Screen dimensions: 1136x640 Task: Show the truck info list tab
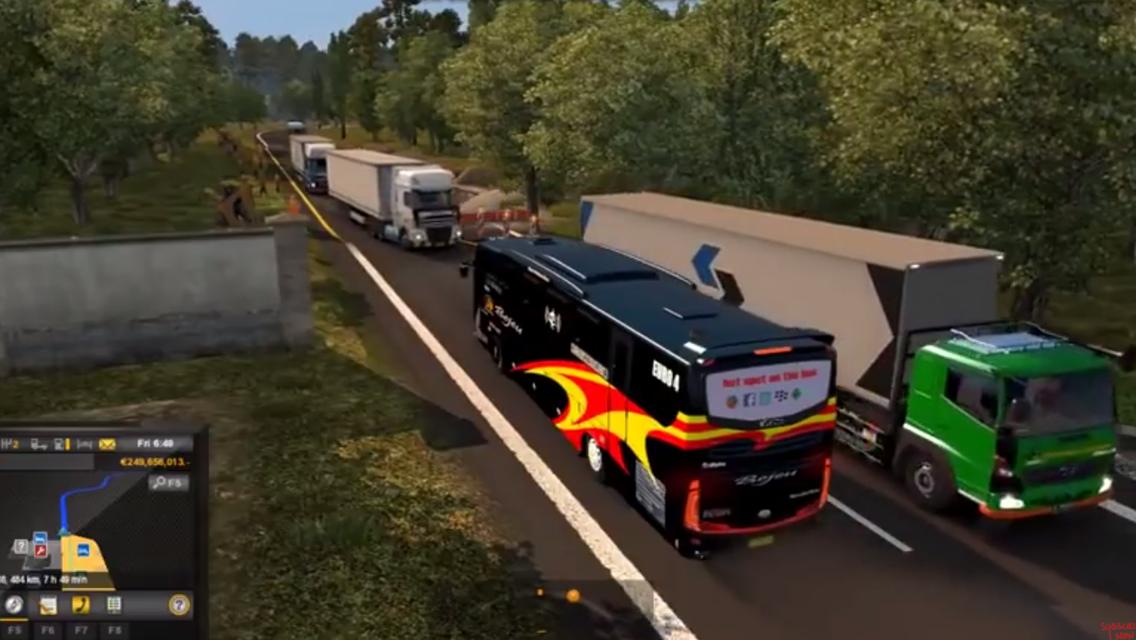[x=114, y=604]
